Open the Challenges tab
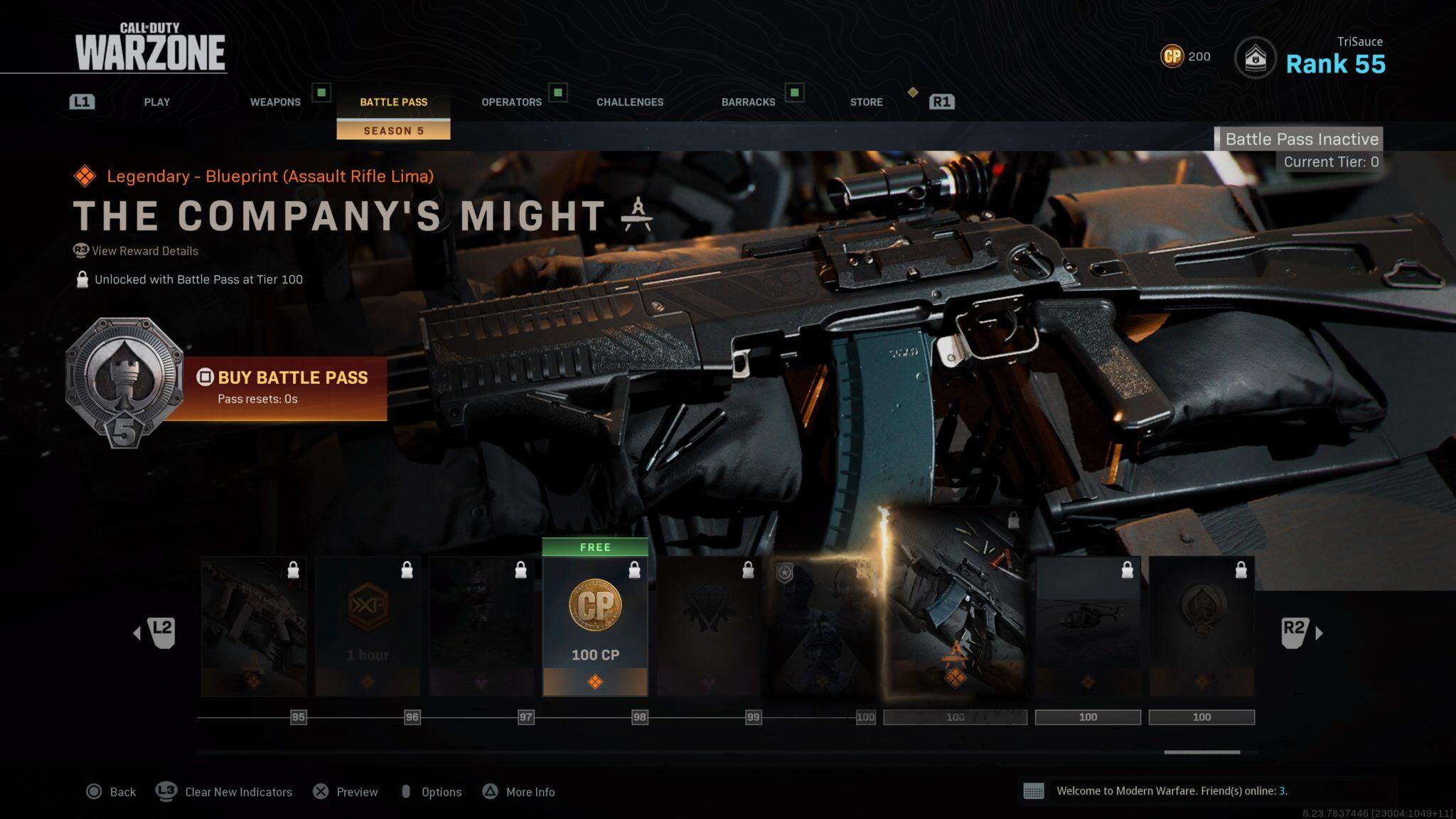 click(x=629, y=102)
